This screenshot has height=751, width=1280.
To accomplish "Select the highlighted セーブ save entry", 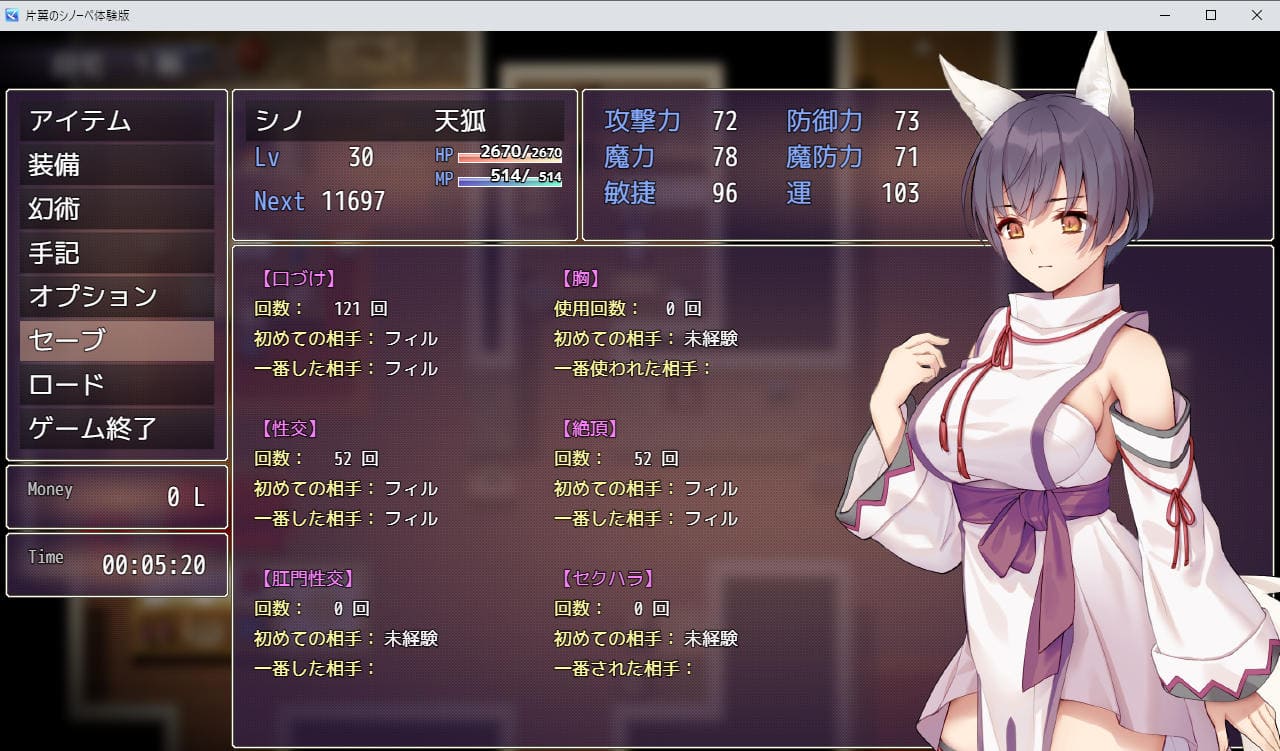I will pyautogui.click(x=117, y=341).
